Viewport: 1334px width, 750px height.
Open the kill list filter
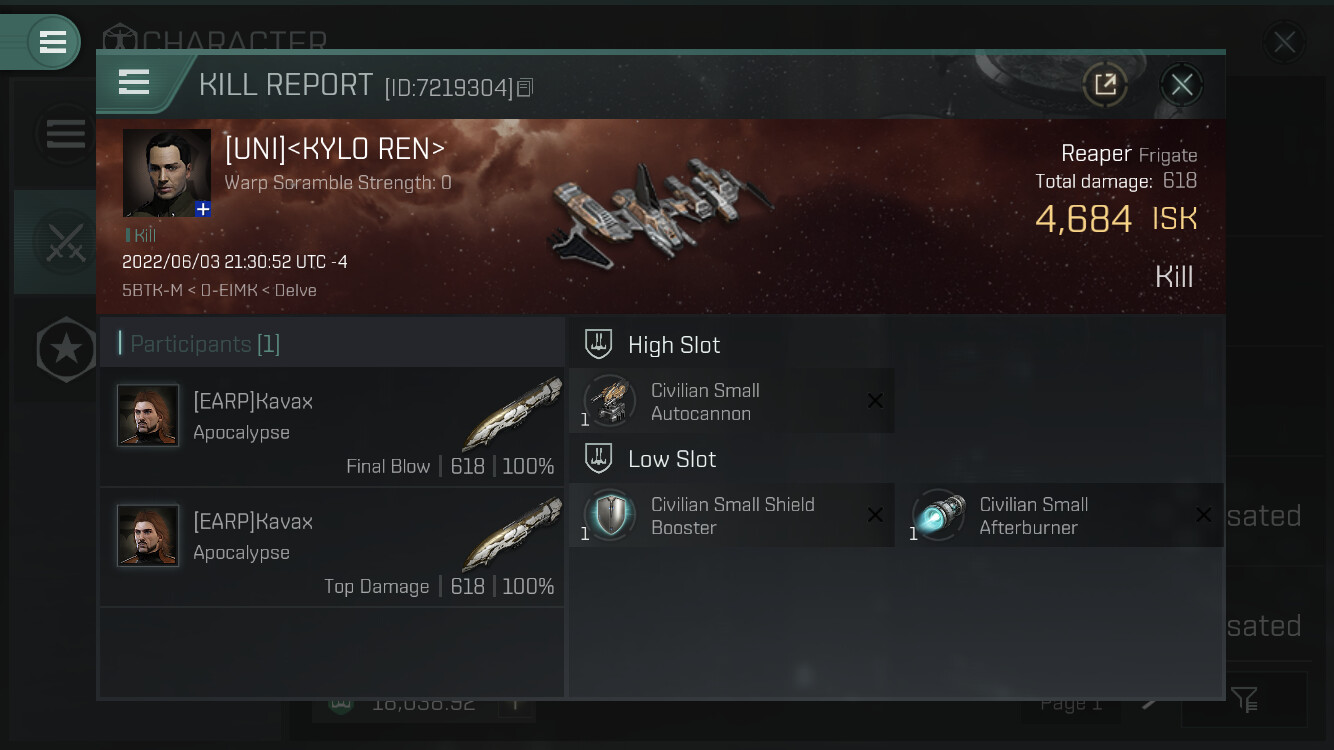[x=1244, y=700]
